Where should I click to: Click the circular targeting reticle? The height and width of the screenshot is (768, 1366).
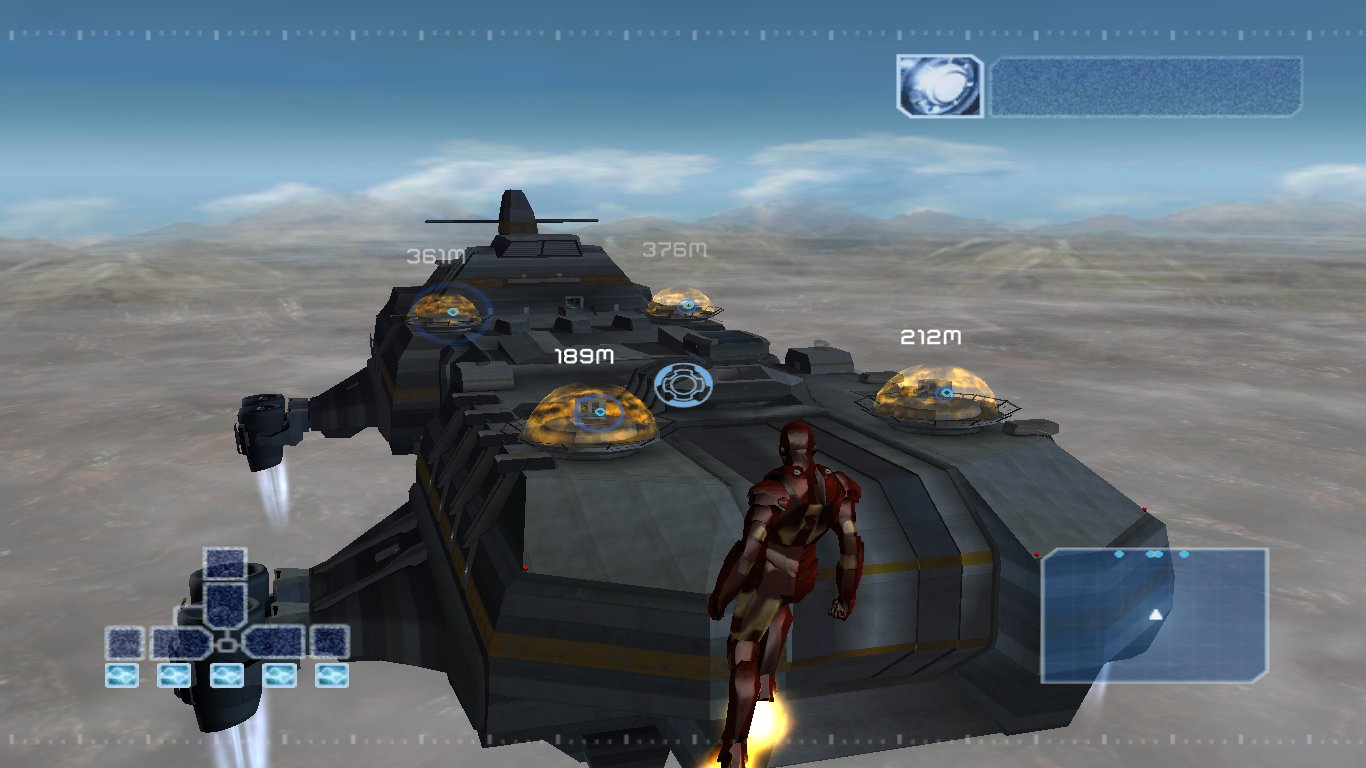click(683, 385)
